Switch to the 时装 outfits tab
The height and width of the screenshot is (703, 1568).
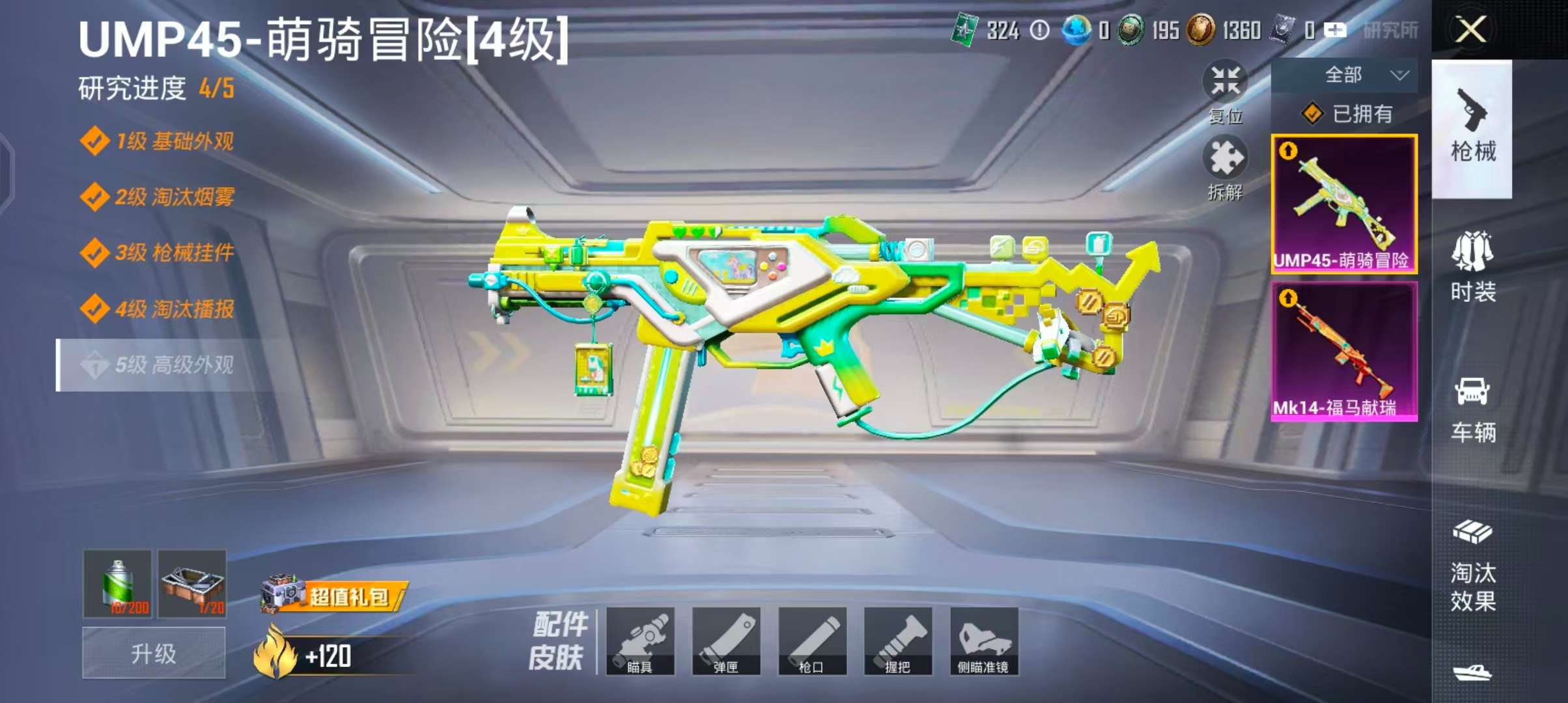point(1472,268)
